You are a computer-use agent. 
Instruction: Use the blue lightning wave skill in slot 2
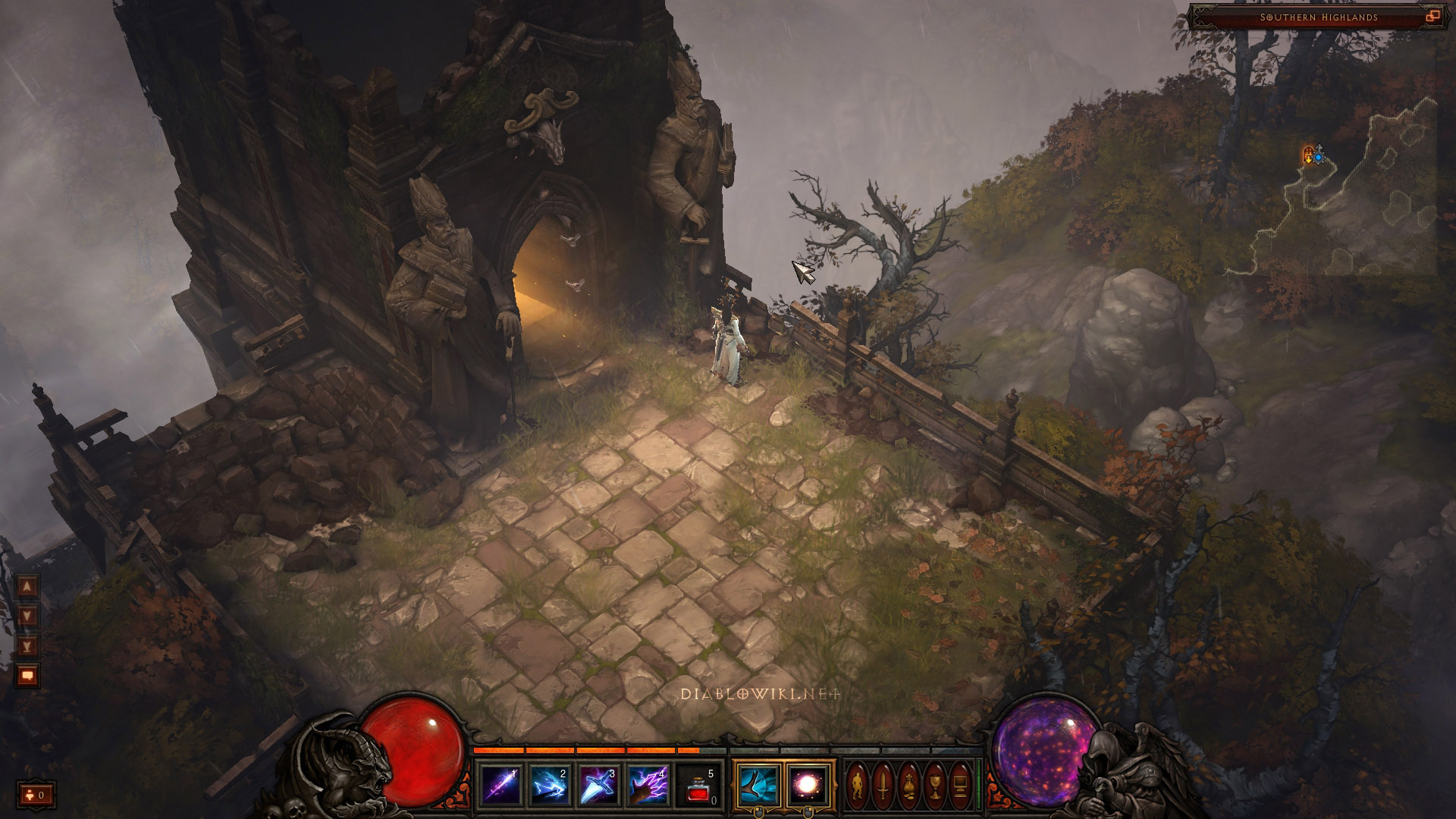[x=550, y=786]
